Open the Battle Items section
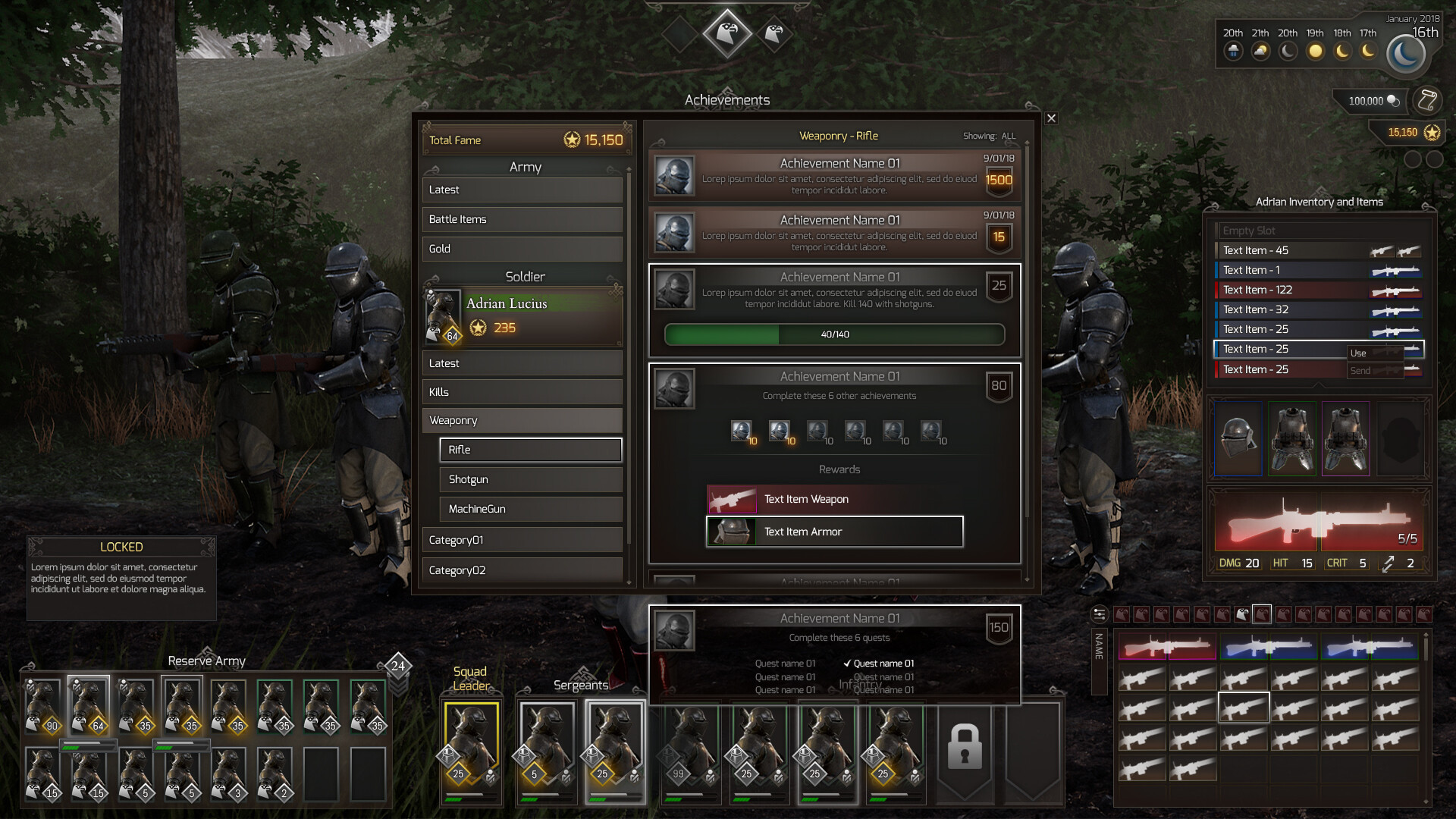Viewport: 1456px width, 819px height. click(522, 219)
